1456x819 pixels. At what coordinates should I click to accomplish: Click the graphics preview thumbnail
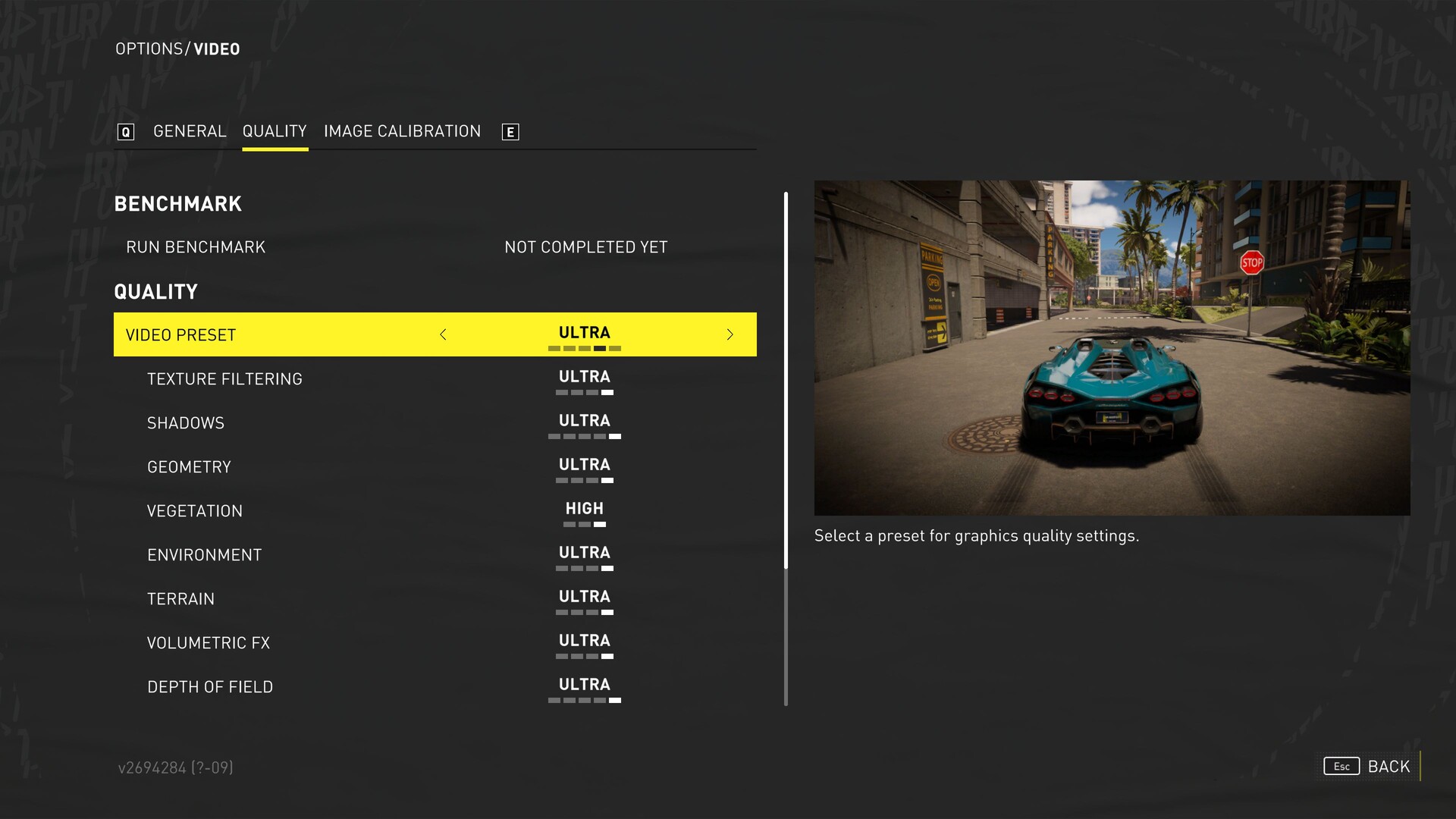point(1112,347)
